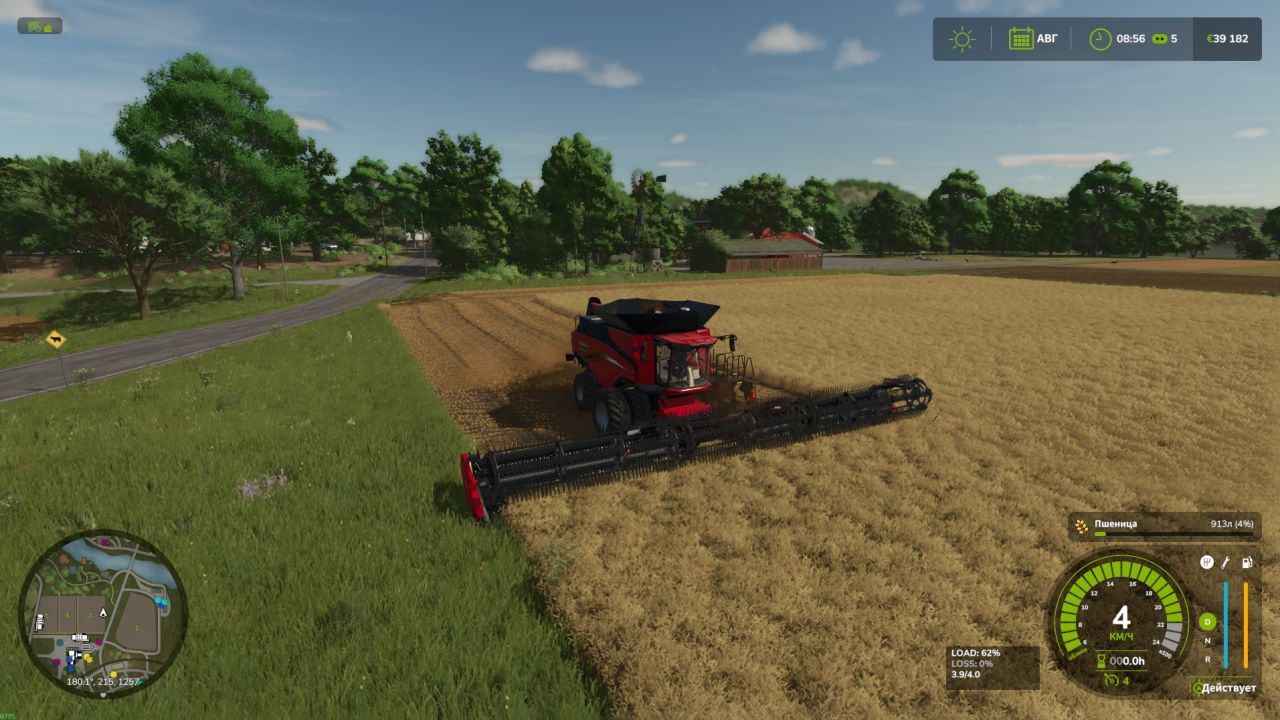Expand the Пшеница fill level bar

1174,533
